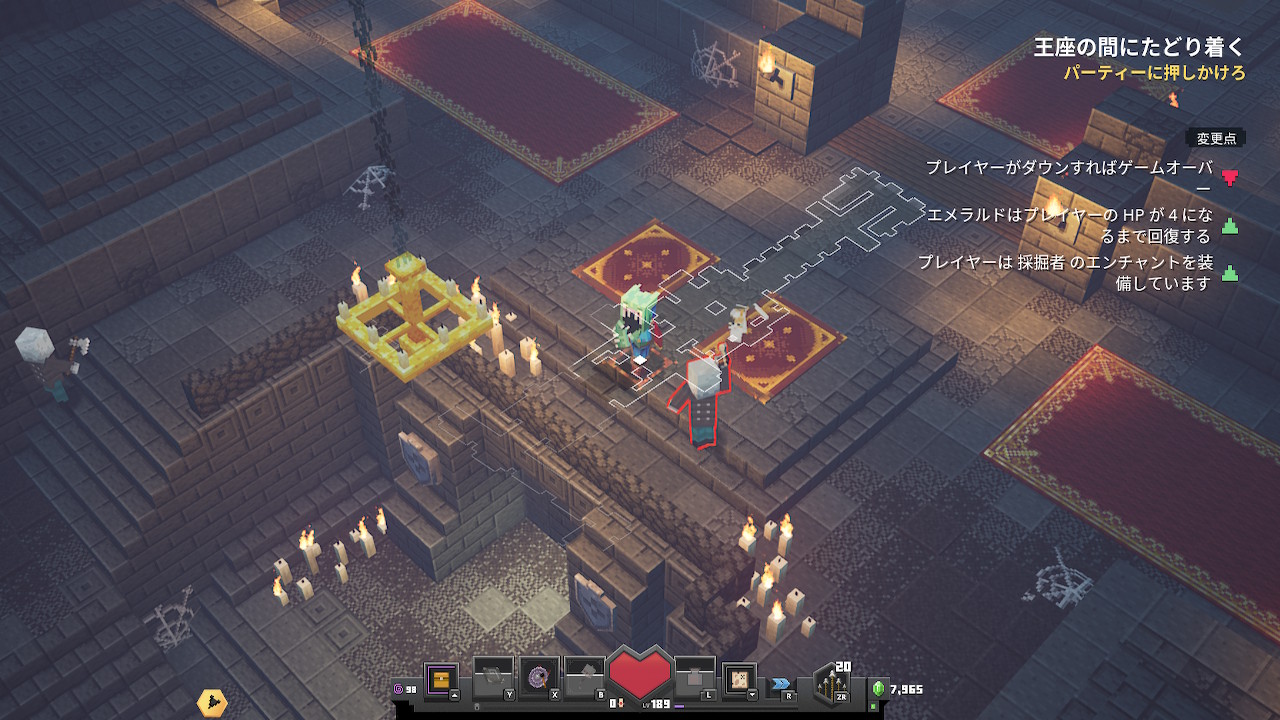Open the inventory chest icon
This screenshot has width=1280, height=720.
coord(441,680)
